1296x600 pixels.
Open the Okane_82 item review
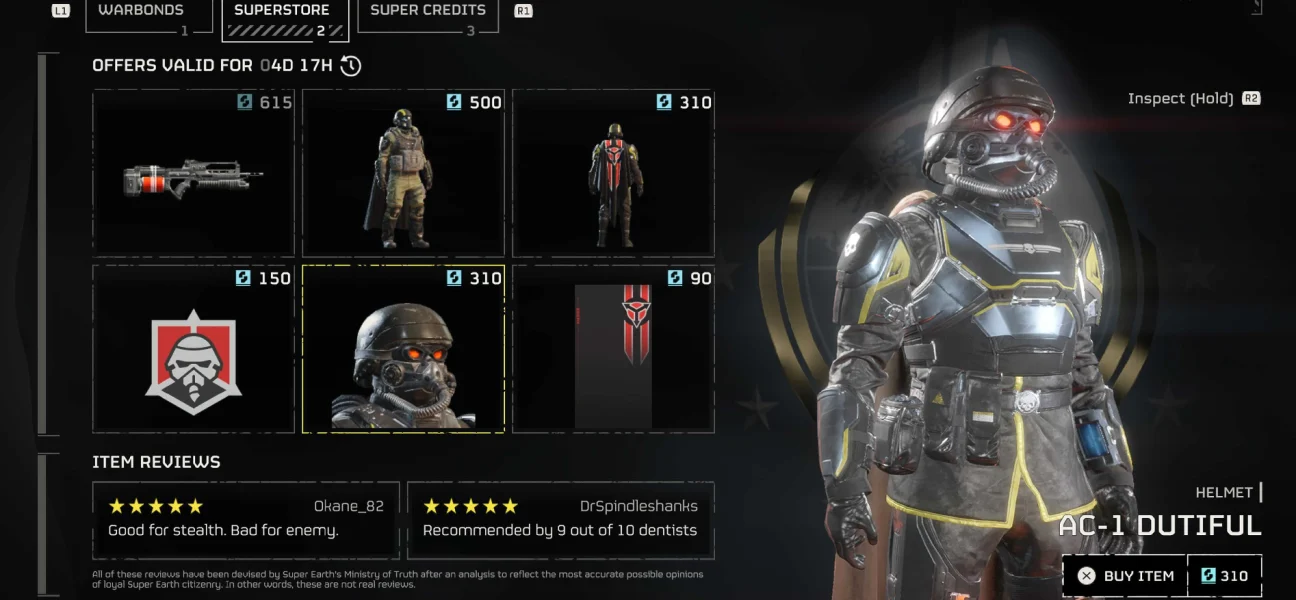click(246, 520)
